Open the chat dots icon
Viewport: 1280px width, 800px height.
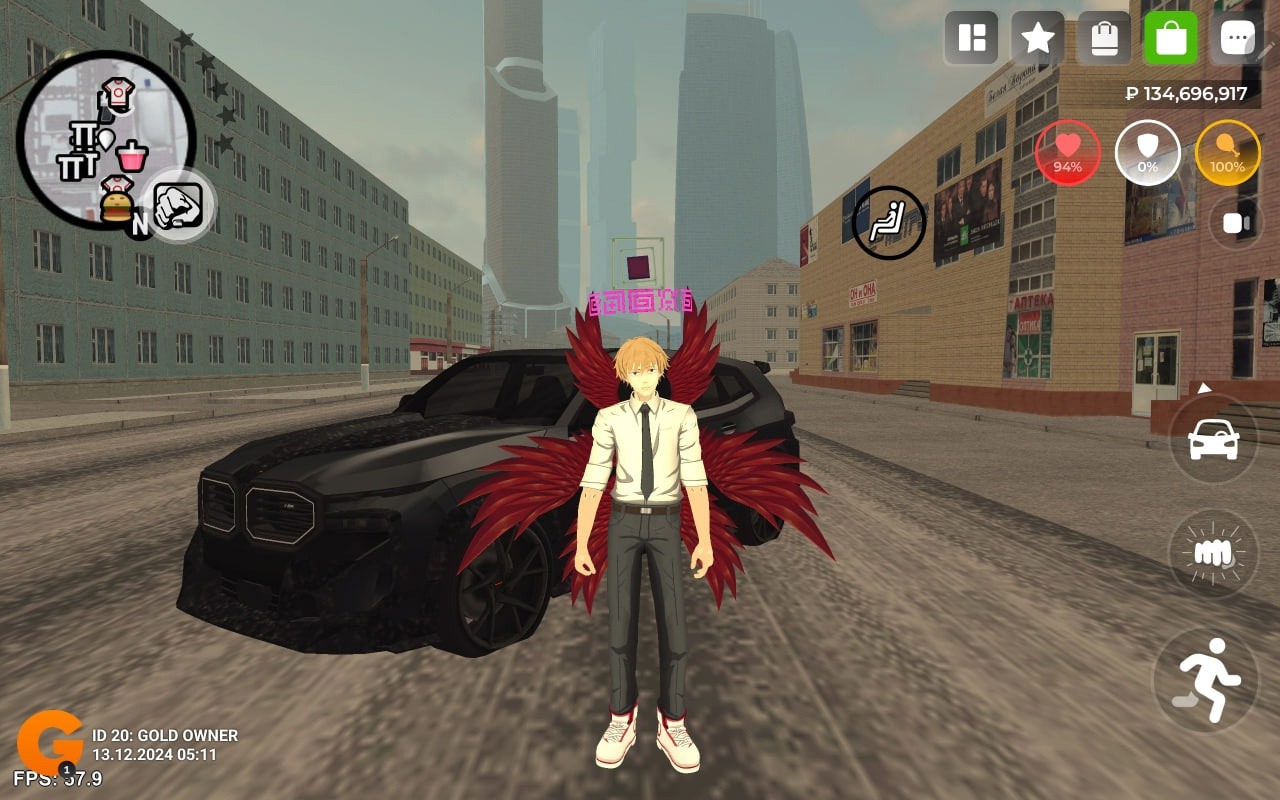1236,37
